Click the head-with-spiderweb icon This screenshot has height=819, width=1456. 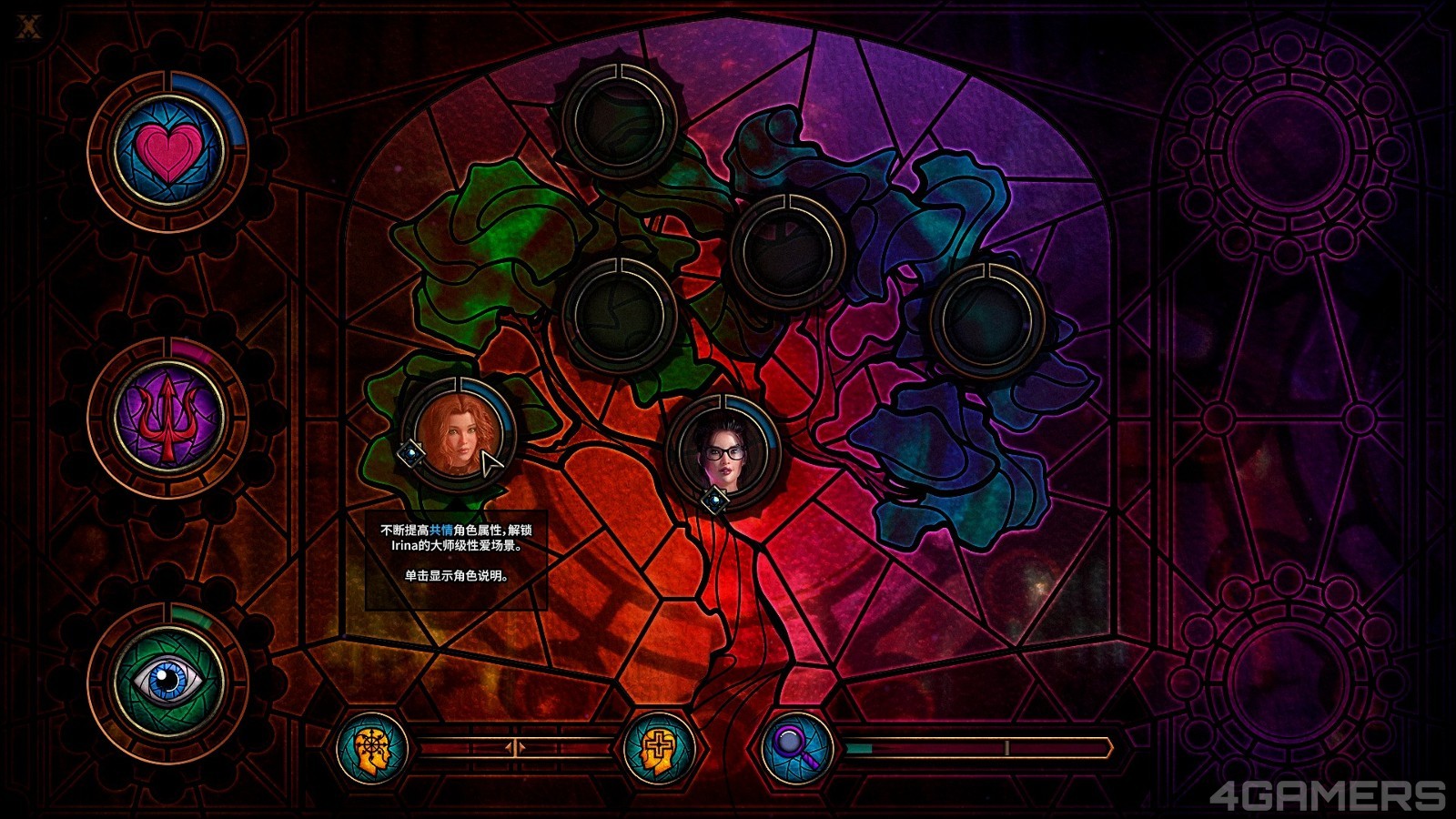point(371,748)
